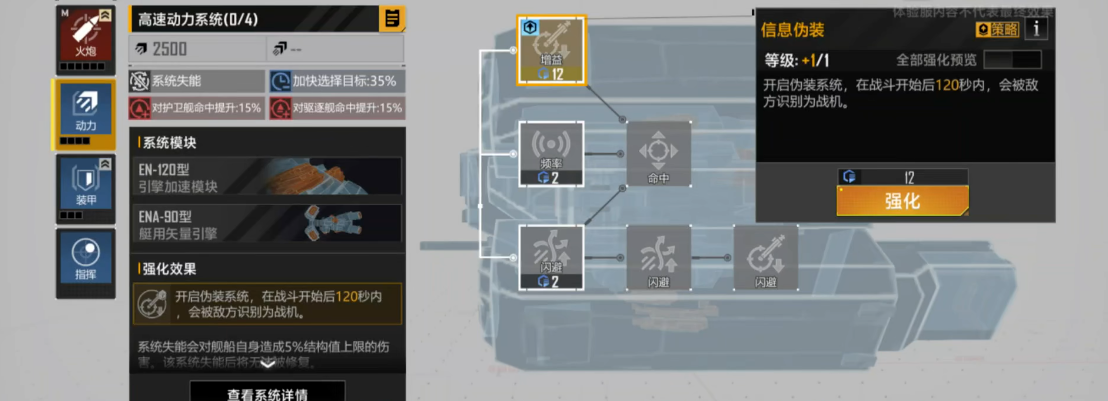The width and height of the screenshot is (1108, 401).
Task: Open 查看系统详情 system details
Action: coord(267,393)
